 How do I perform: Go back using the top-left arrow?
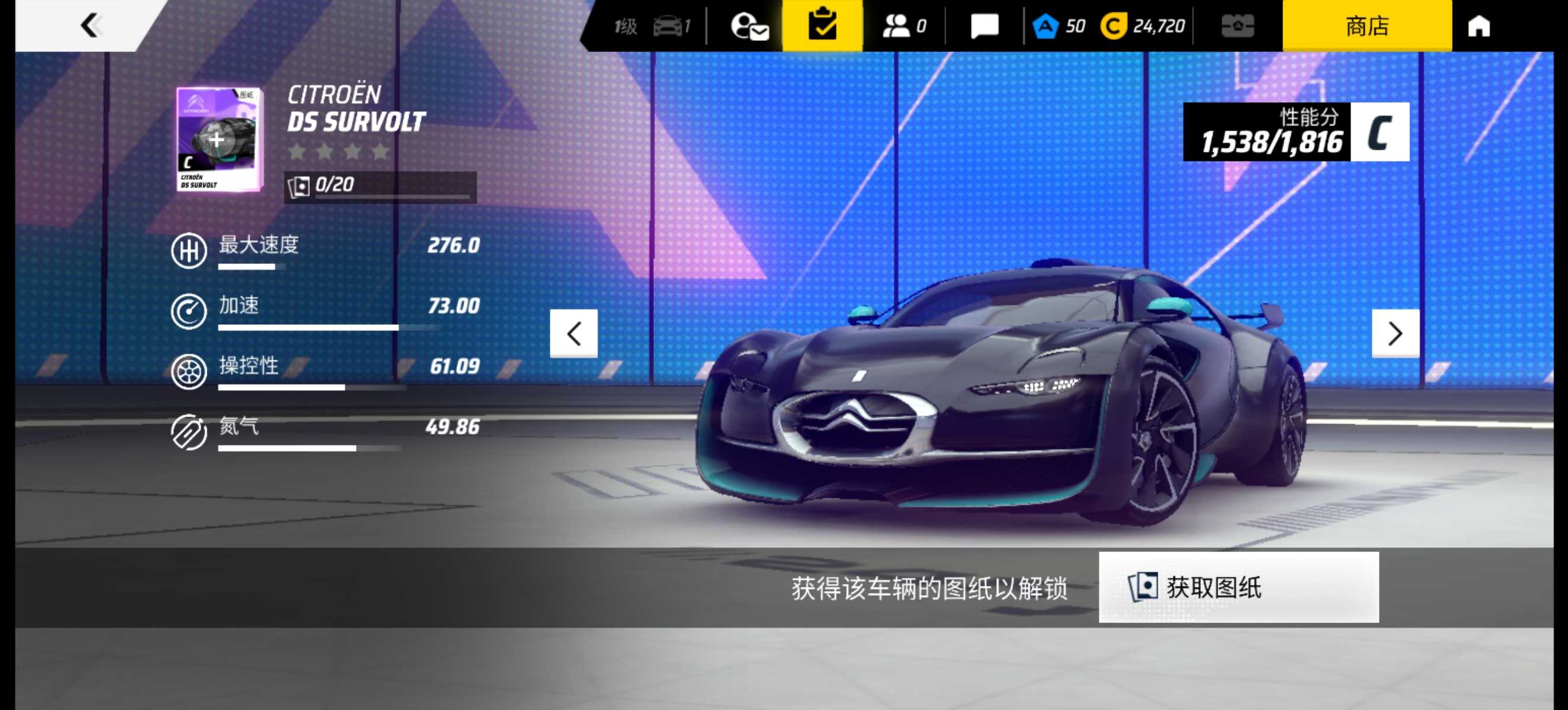click(x=90, y=25)
